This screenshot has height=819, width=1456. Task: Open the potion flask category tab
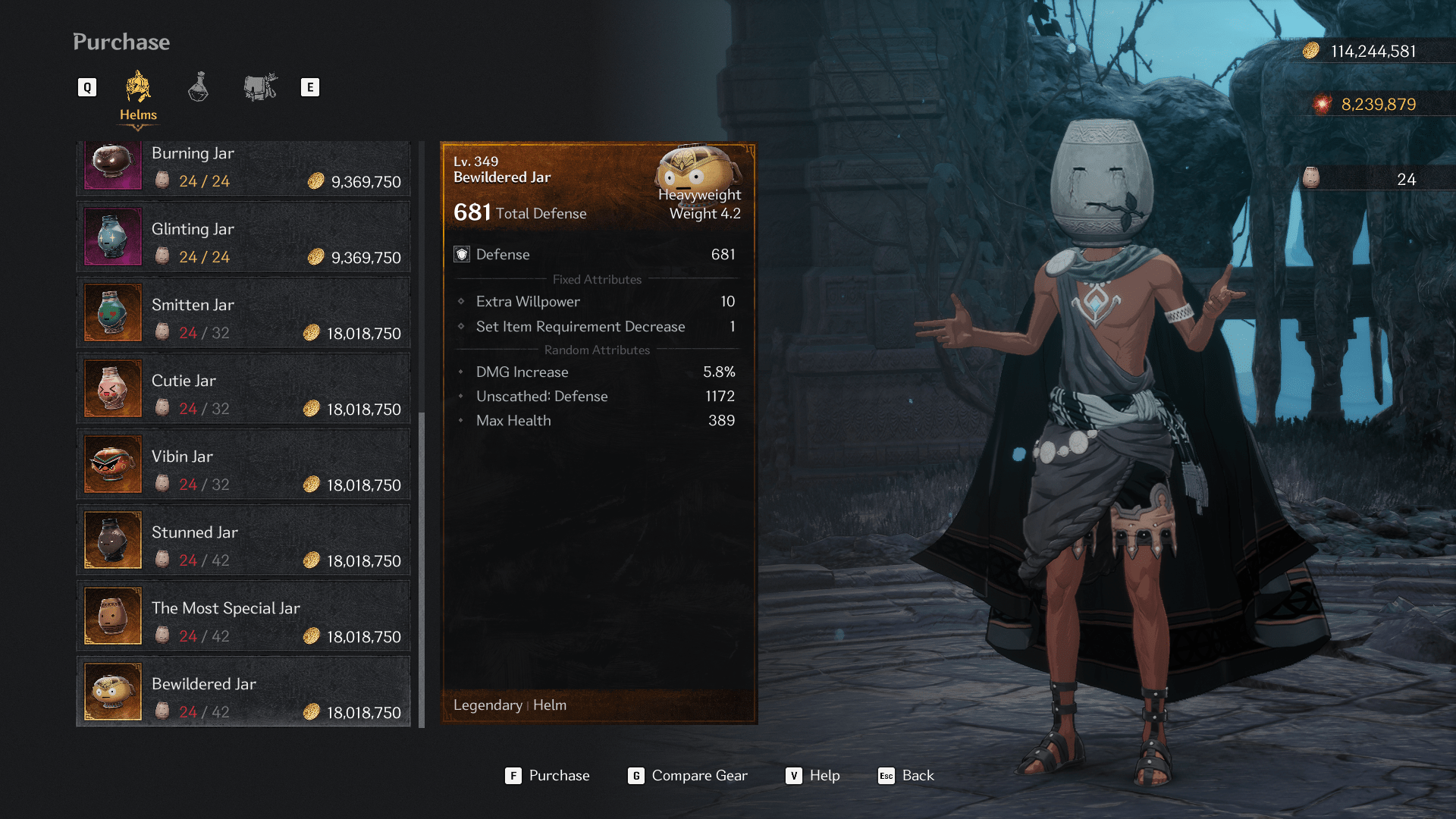click(198, 88)
